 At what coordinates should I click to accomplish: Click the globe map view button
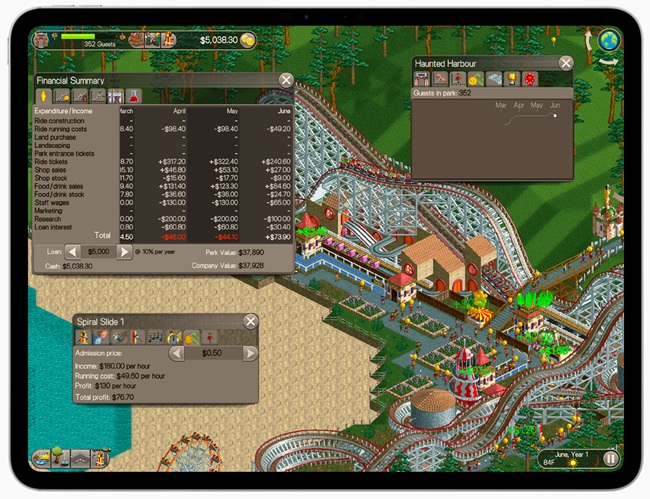click(x=607, y=40)
